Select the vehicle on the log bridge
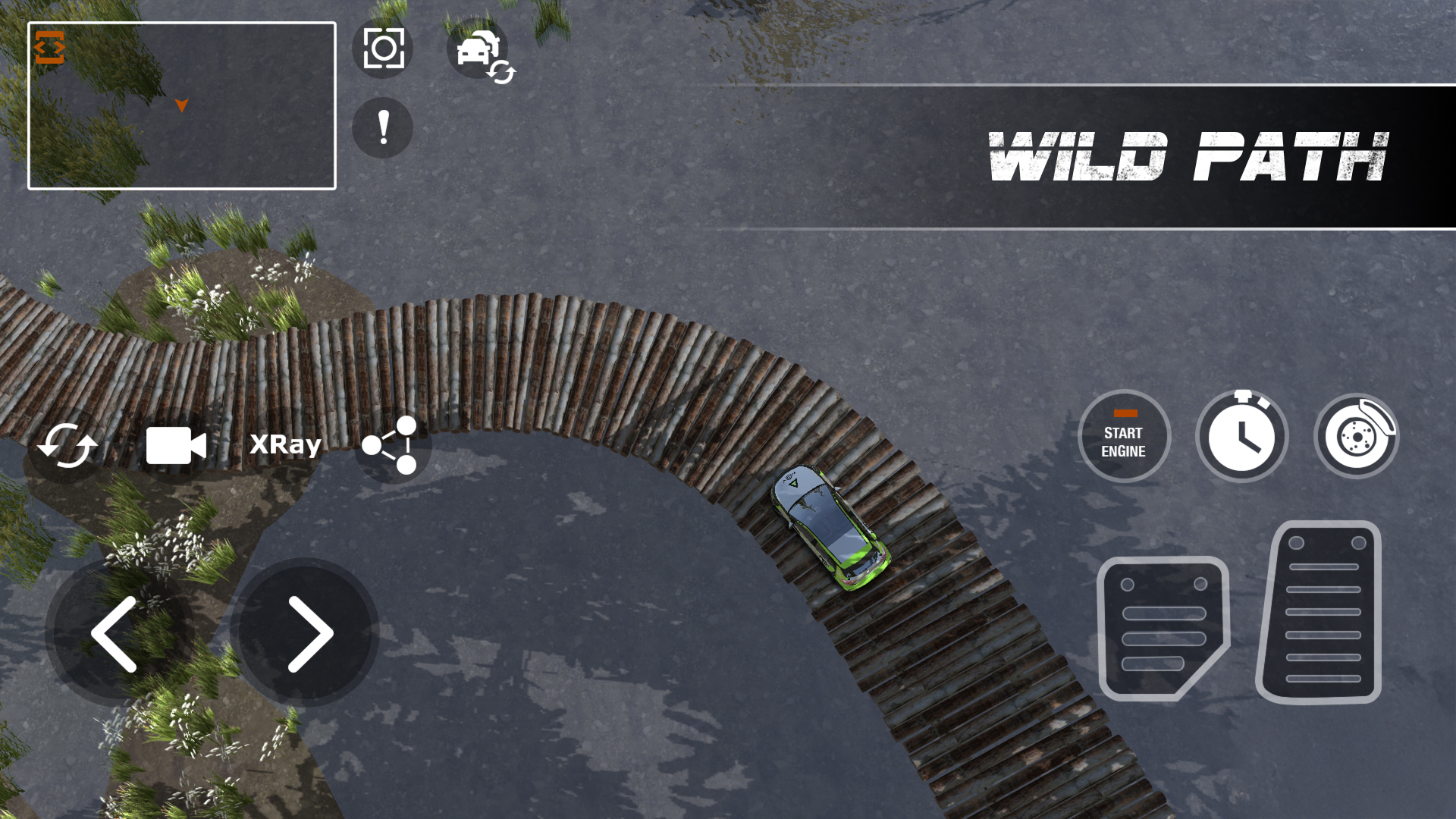The width and height of the screenshot is (1456, 819). pyautogui.click(x=830, y=527)
